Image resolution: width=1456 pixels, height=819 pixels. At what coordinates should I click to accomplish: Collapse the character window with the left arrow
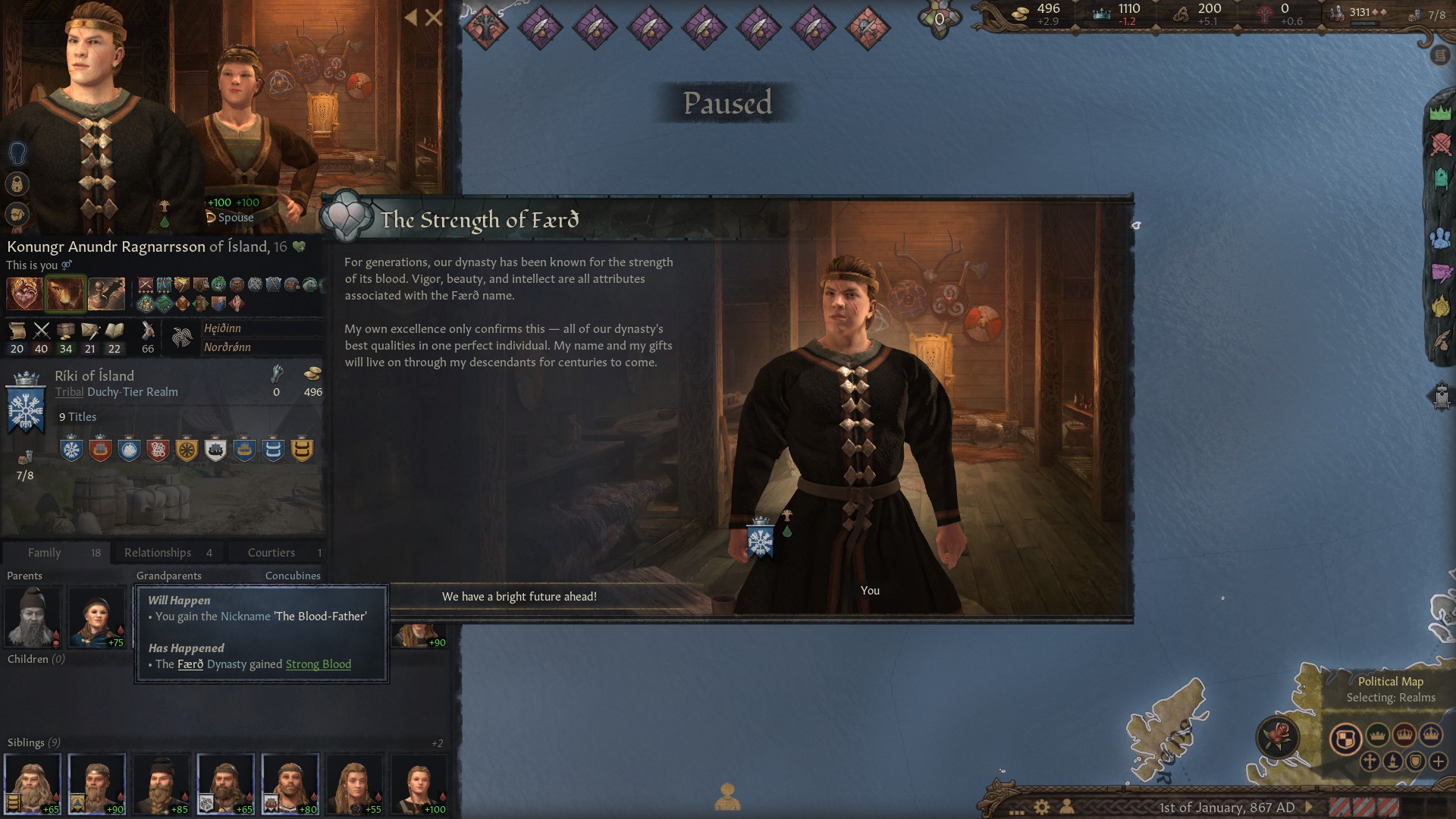[409, 17]
